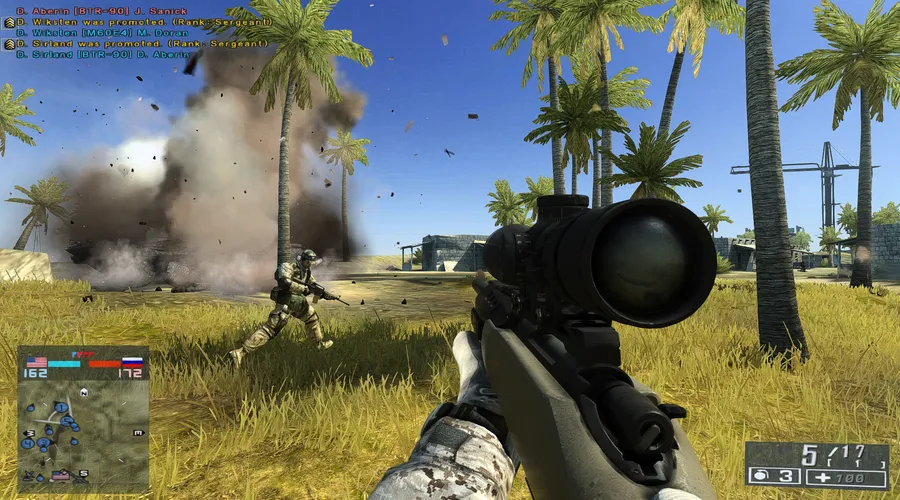This screenshot has height=500, width=900.
Task: Click the US team flag beside ticket count
Action: tap(36, 362)
